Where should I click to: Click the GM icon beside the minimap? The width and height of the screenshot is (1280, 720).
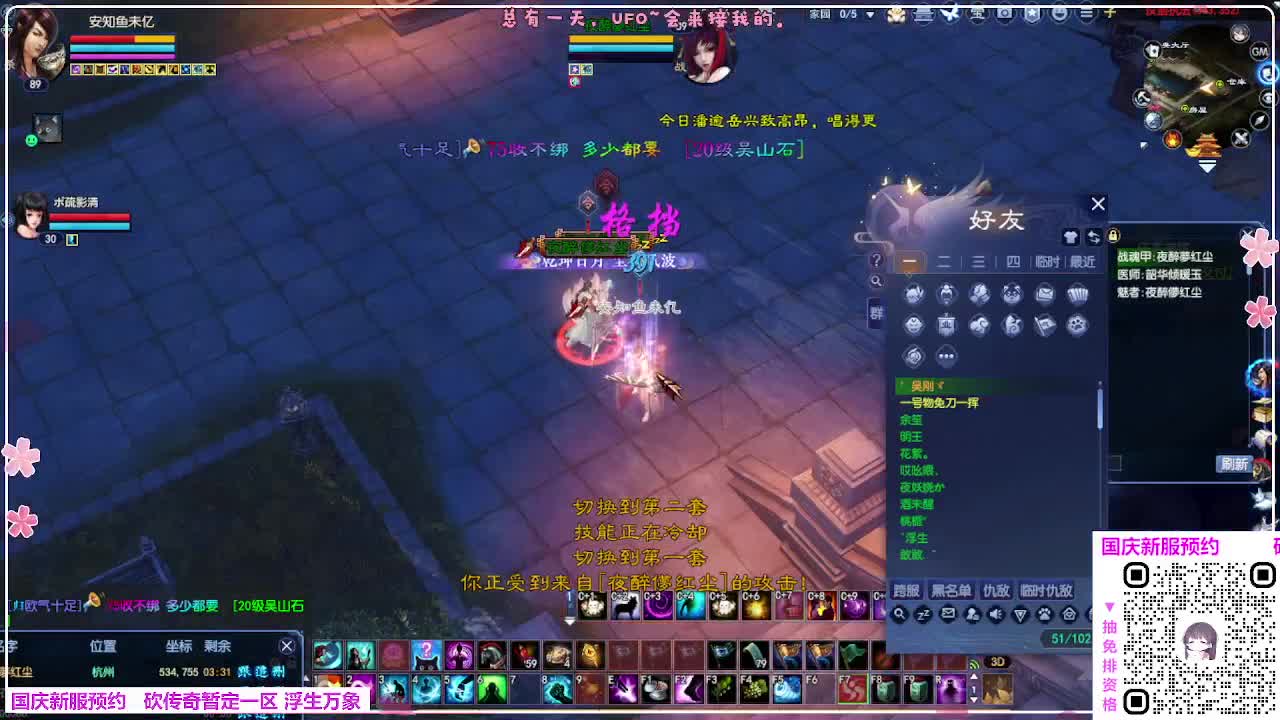pyautogui.click(x=1258, y=51)
